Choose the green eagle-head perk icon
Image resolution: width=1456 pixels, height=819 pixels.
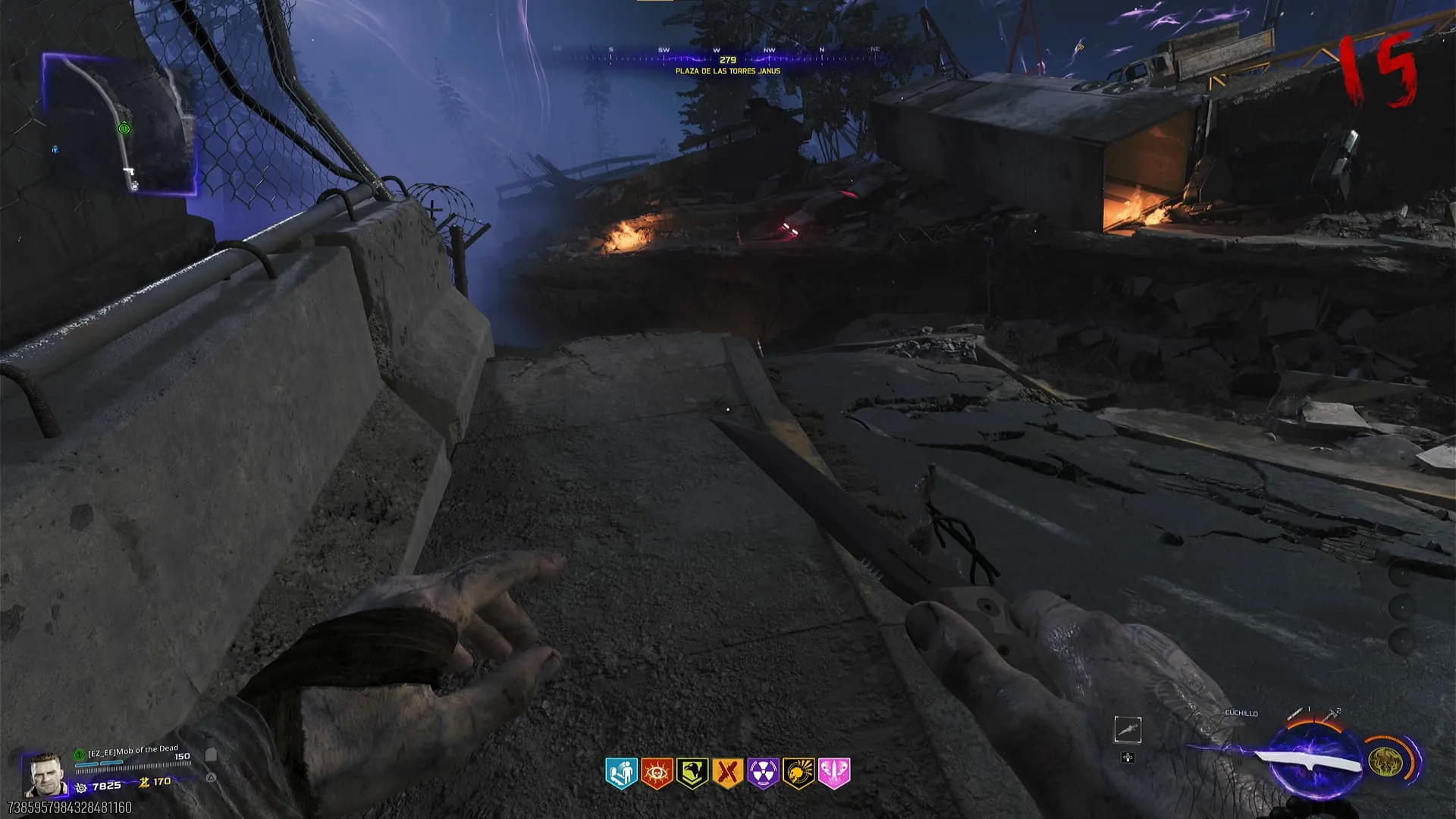pos(692,773)
